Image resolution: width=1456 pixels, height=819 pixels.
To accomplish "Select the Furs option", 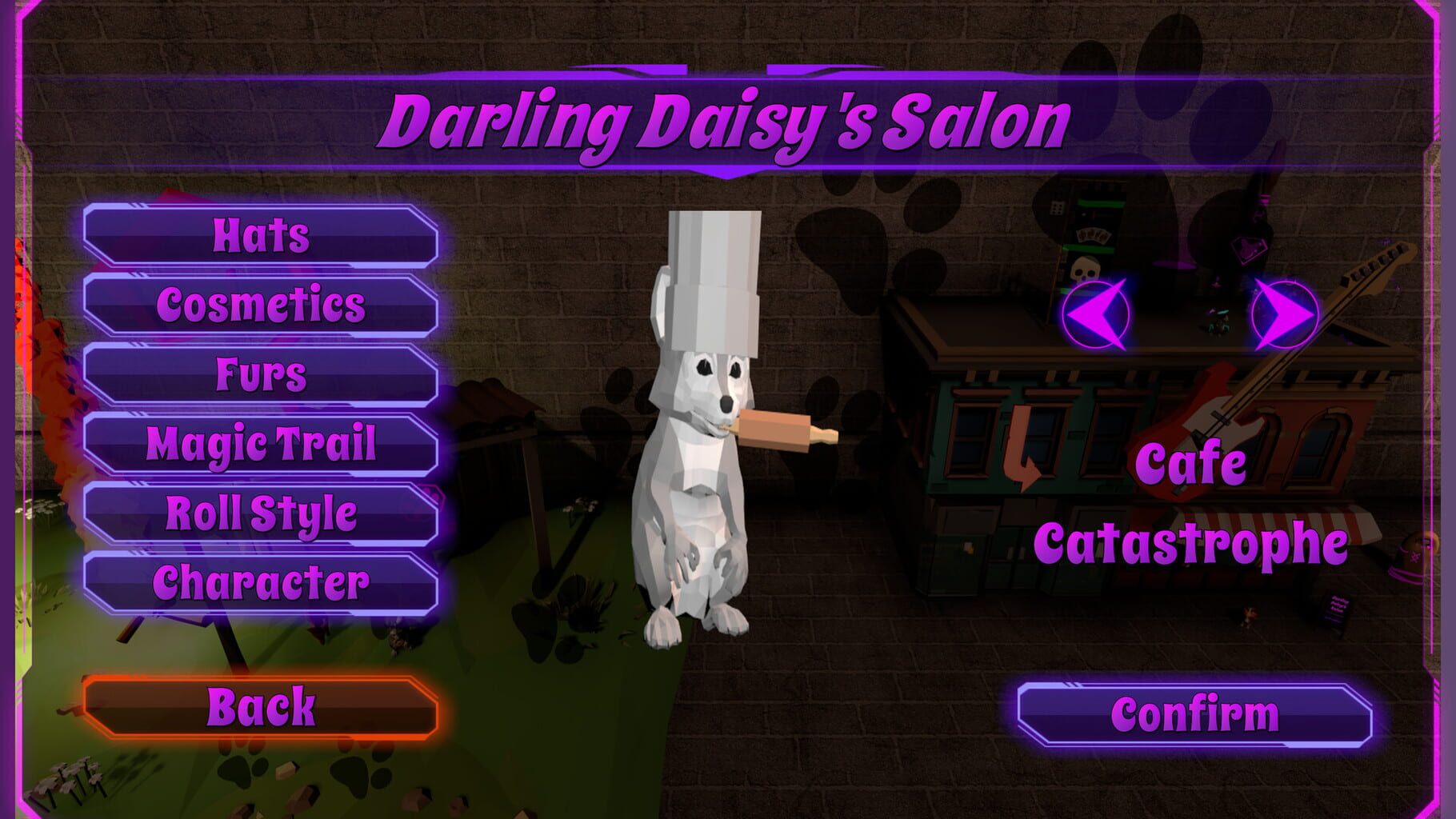I will [x=260, y=372].
